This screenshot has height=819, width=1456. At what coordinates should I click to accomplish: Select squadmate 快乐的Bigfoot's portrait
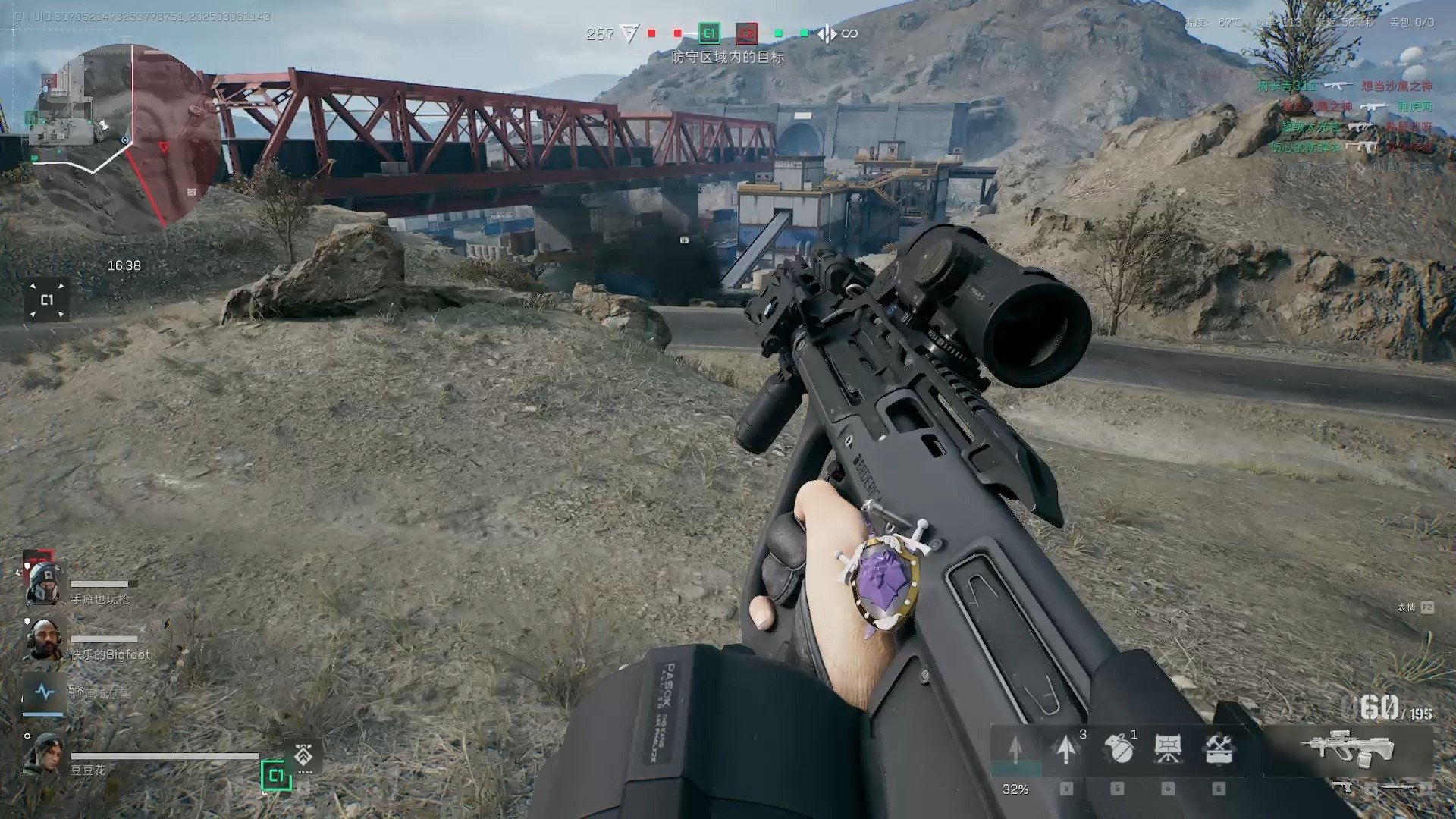tap(43, 639)
